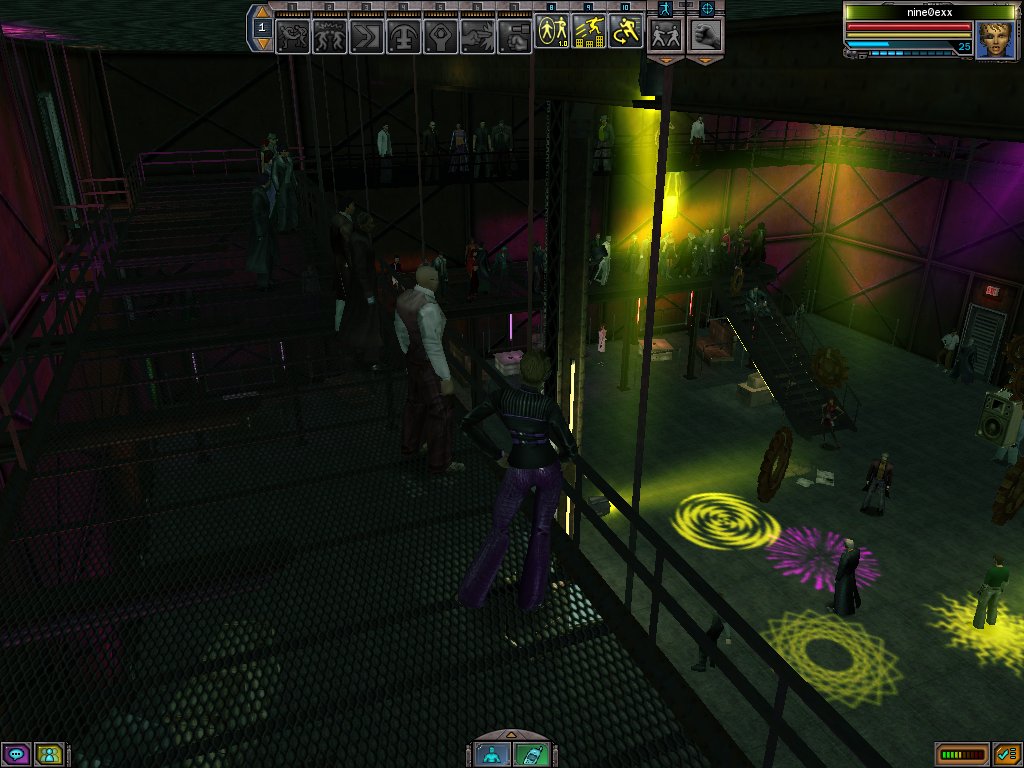This screenshot has height=768, width=1024.
Task: Select the double chevron ability in slot 3
Action: pyautogui.click(x=366, y=35)
